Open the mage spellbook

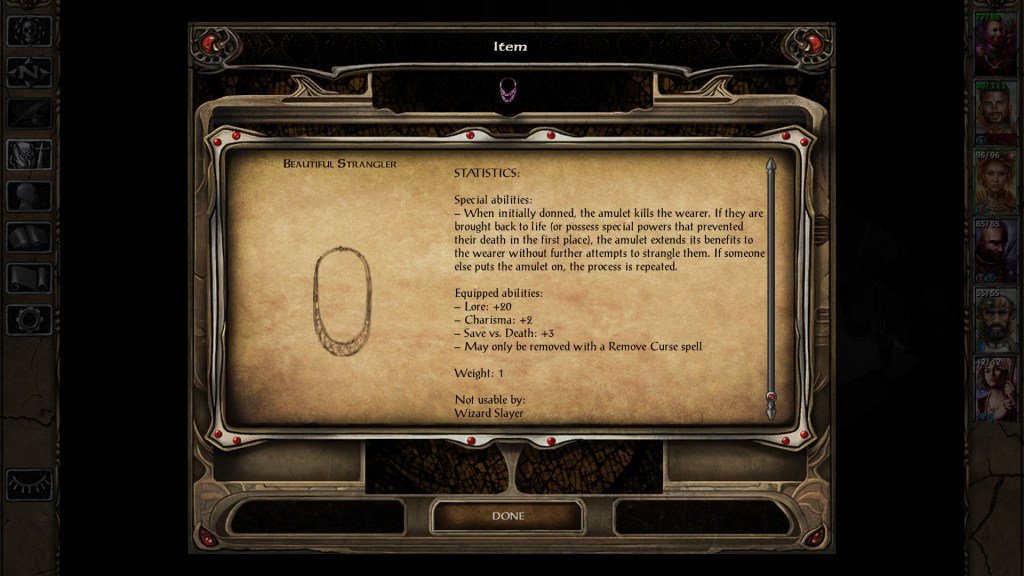[x=29, y=237]
